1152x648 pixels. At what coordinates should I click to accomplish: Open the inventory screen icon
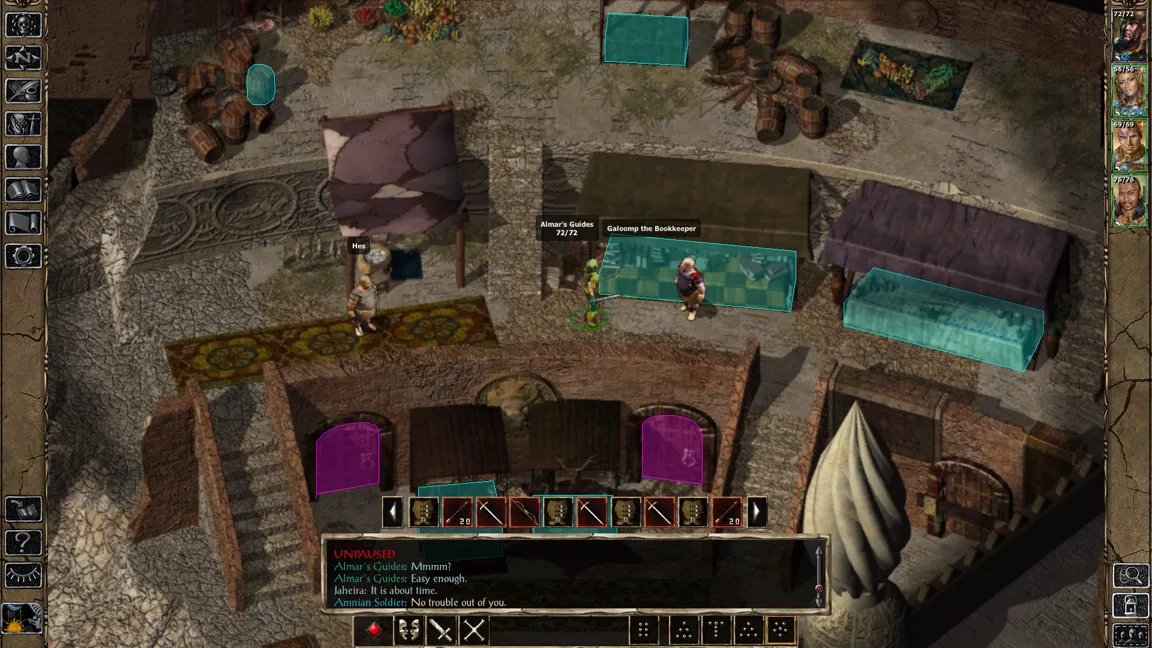pos(23,124)
